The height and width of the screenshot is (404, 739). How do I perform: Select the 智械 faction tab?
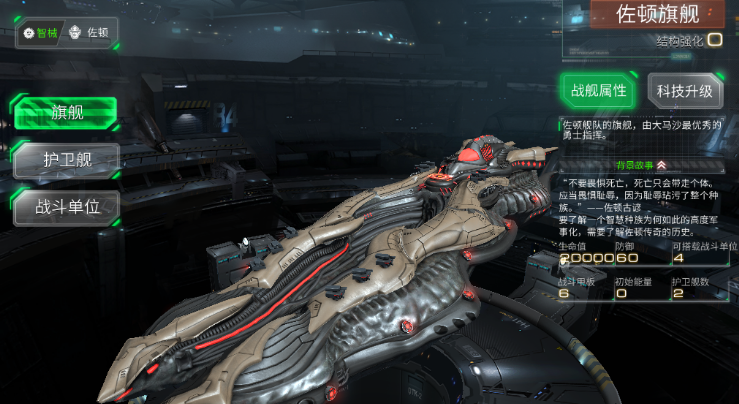[x=42, y=33]
